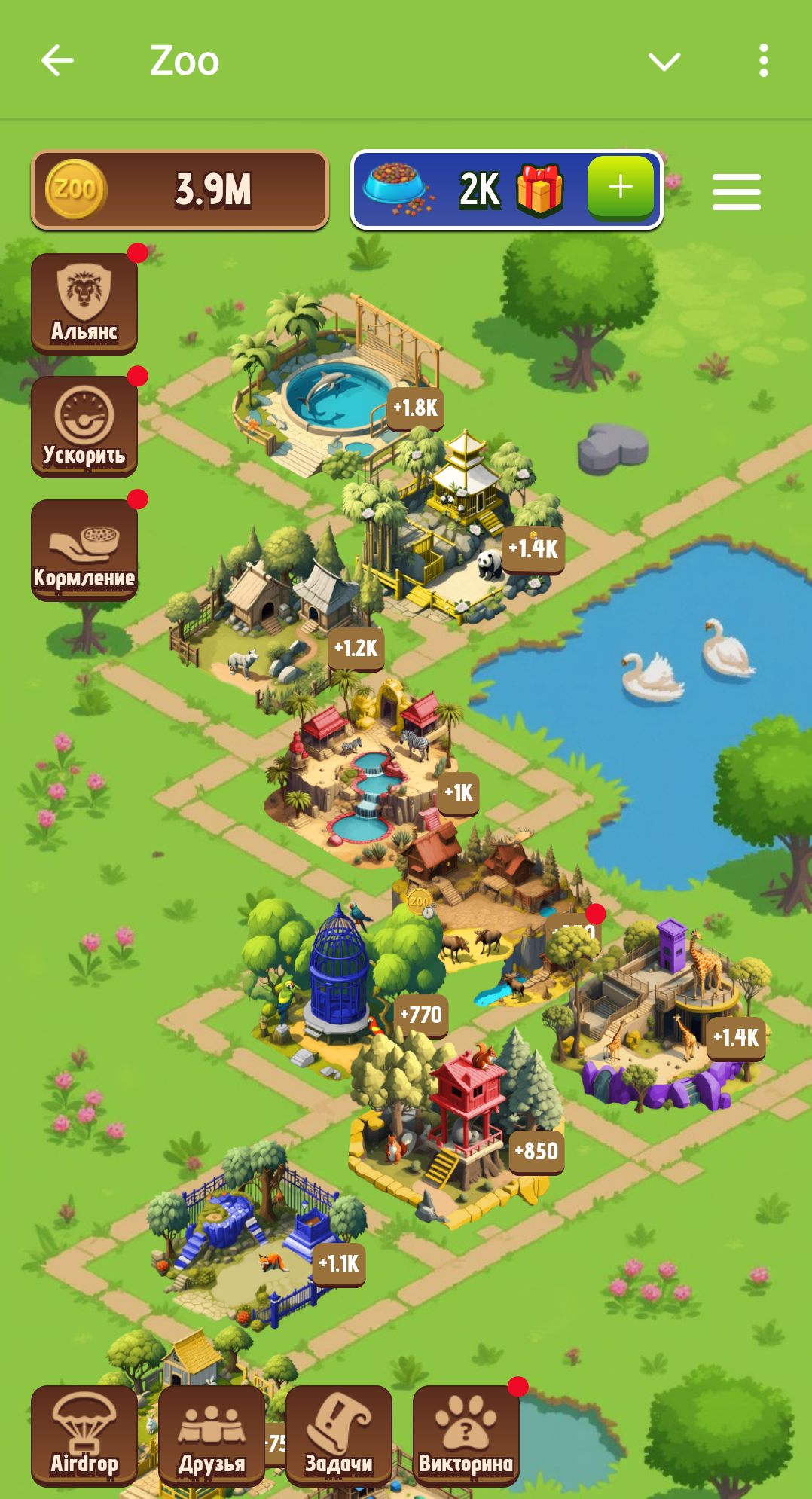Open the Задачи tasks list

(339, 1435)
